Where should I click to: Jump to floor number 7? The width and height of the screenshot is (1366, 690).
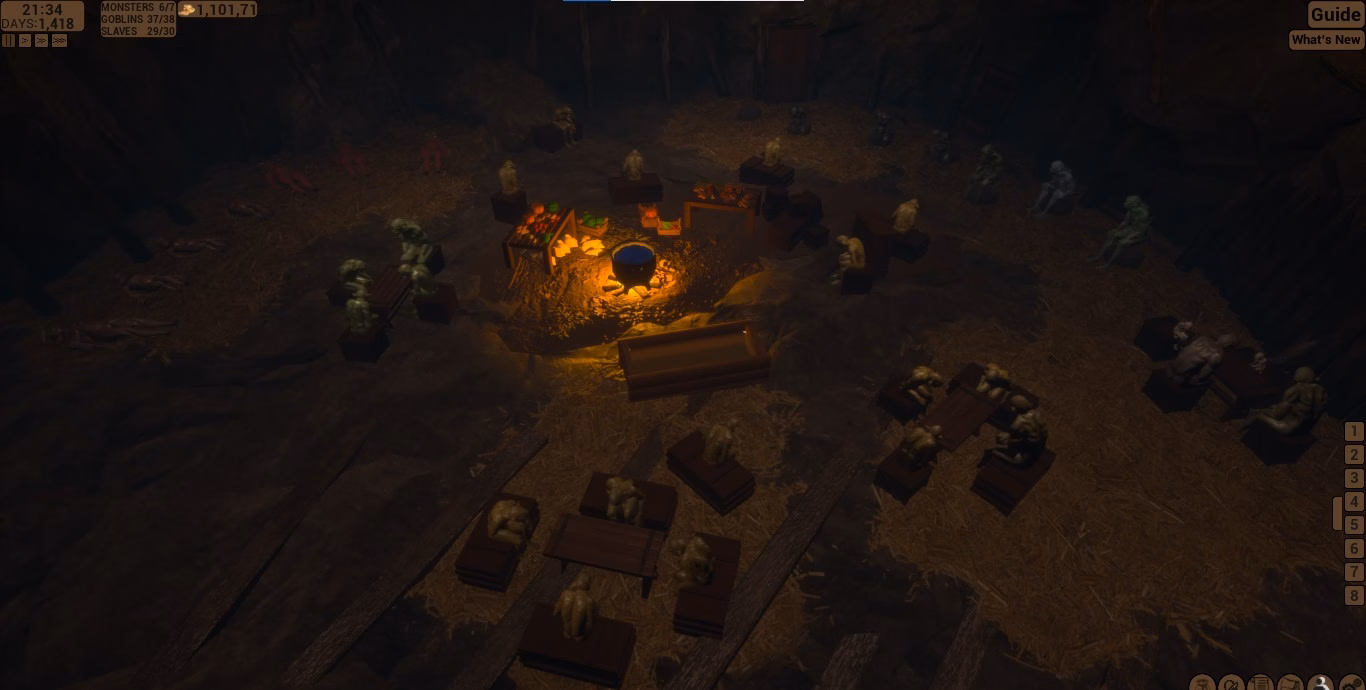pyautogui.click(x=1354, y=572)
